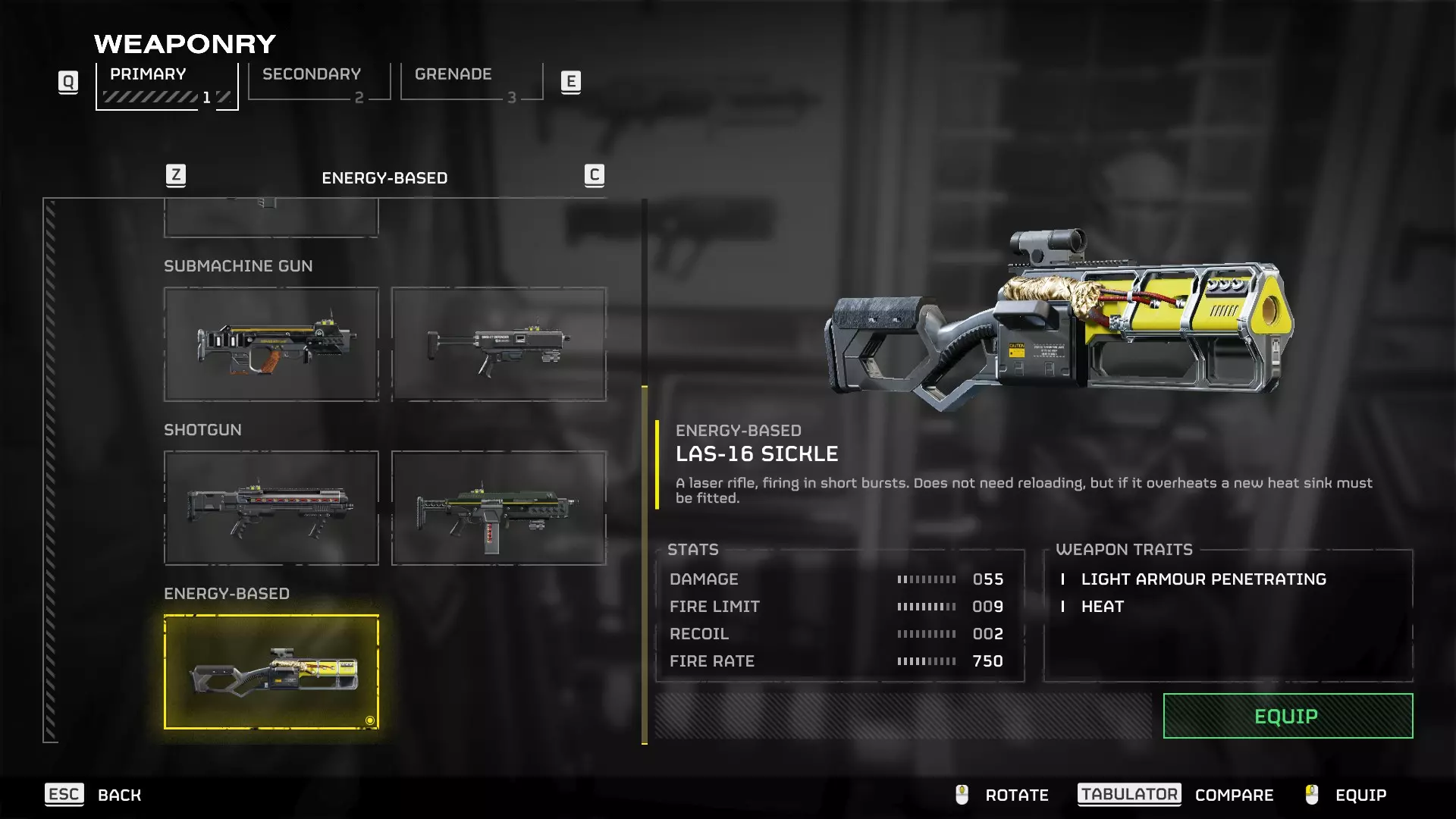Select the shotgun with red shell rack
The width and height of the screenshot is (1456, 819).
click(x=271, y=508)
